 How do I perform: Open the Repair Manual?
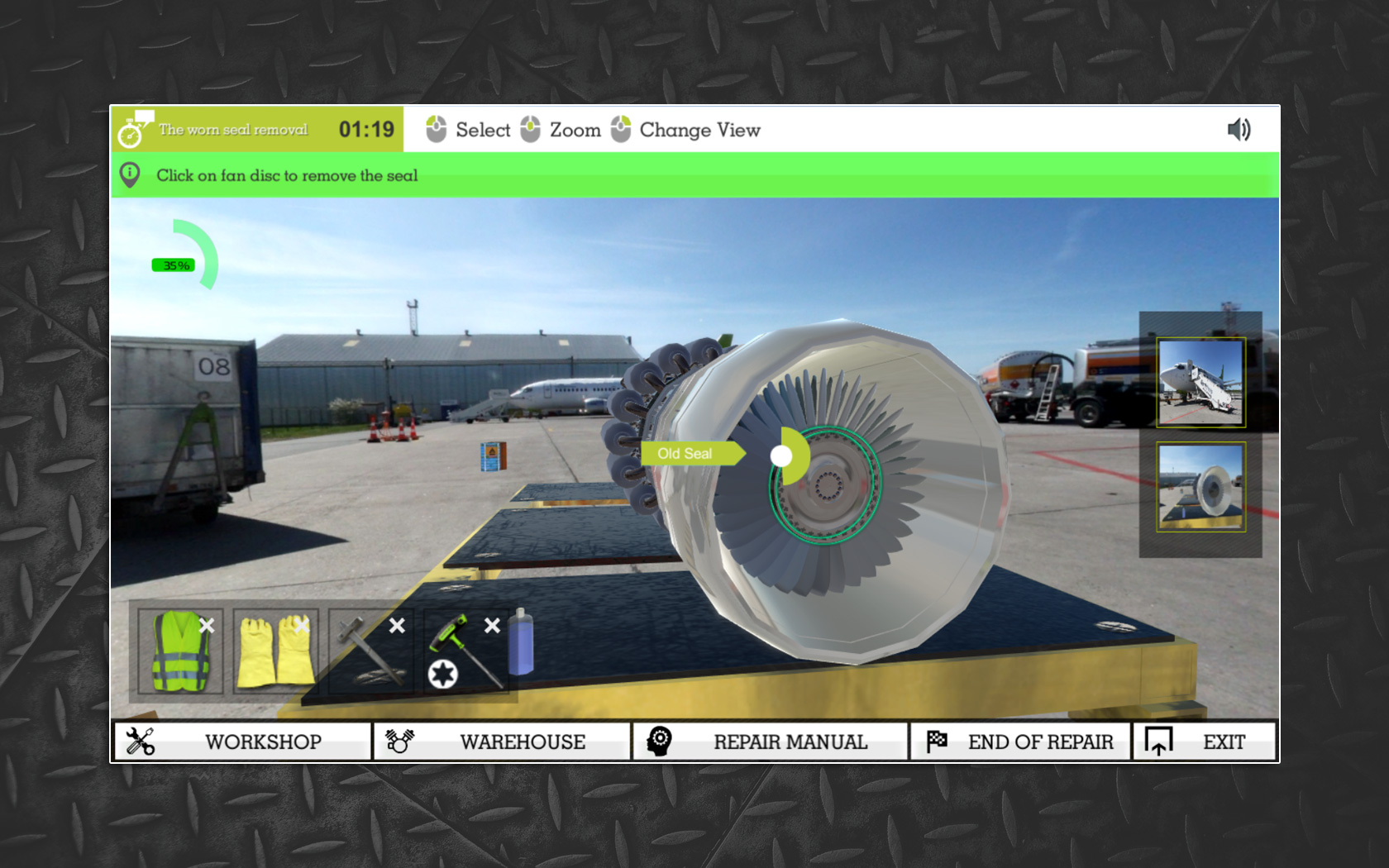tap(771, 742)
